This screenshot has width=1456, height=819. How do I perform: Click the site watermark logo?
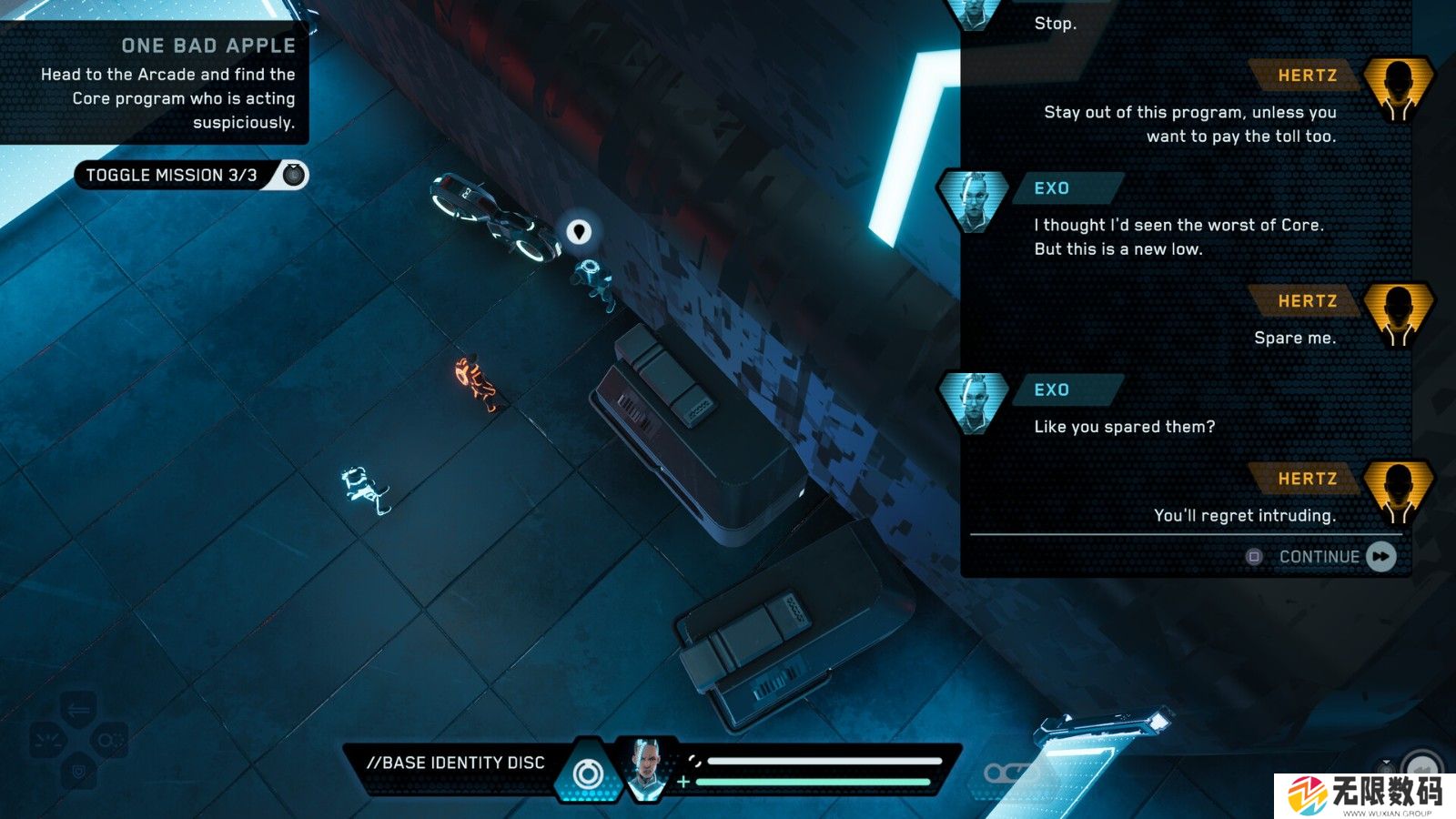click(1363, 795)
